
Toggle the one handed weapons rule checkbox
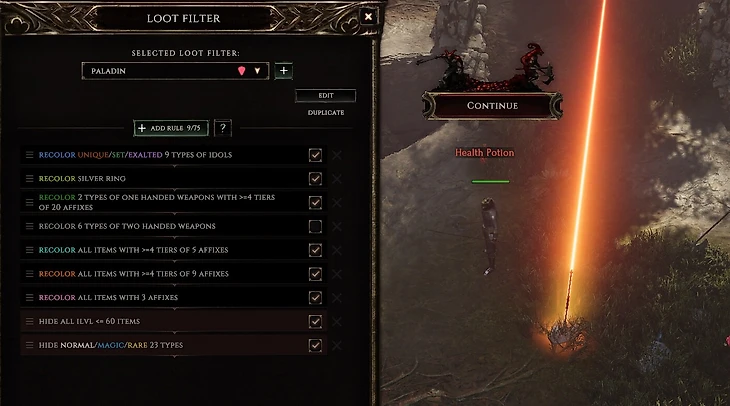[315, 203]
